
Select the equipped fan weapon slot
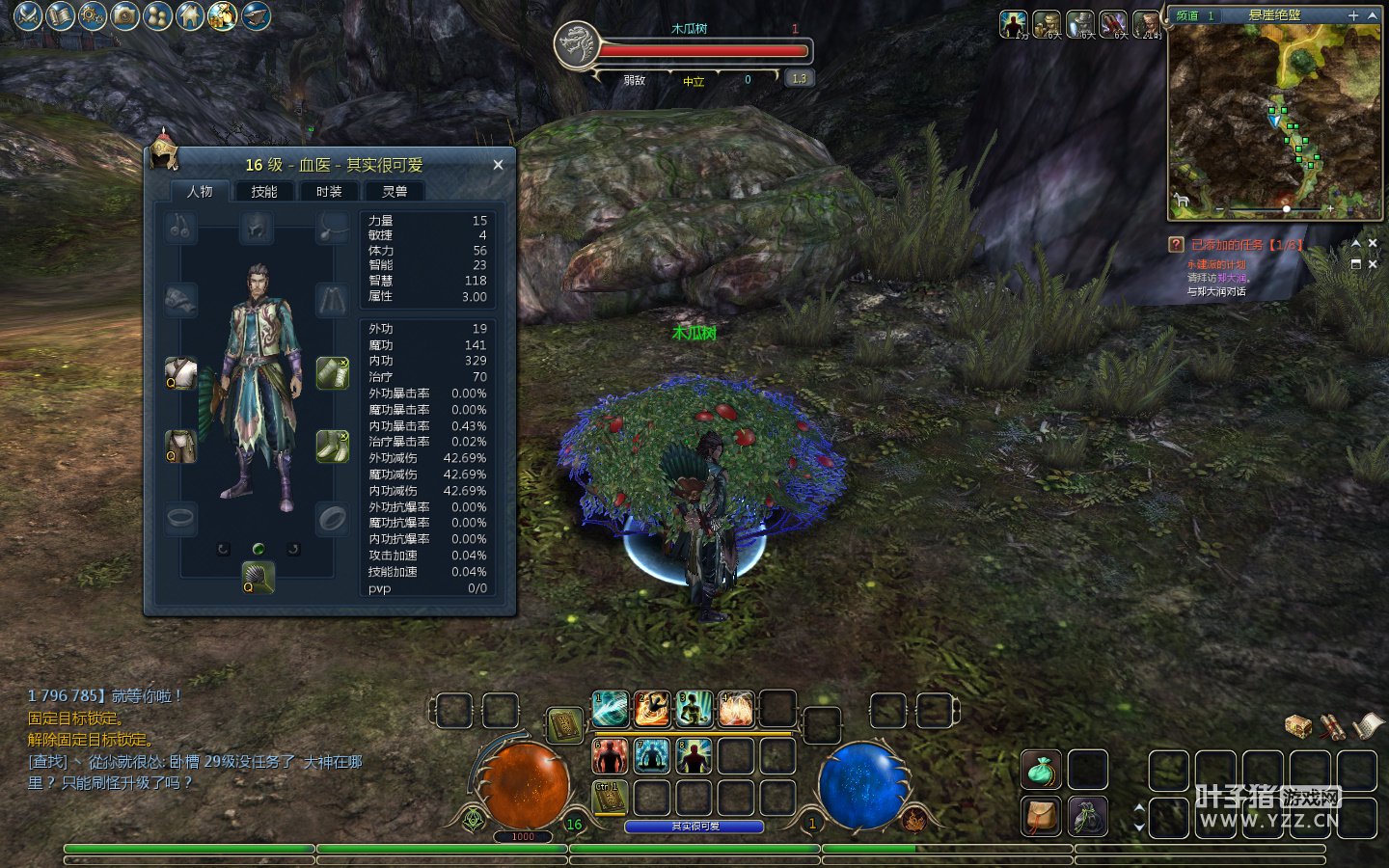(258, 578)
